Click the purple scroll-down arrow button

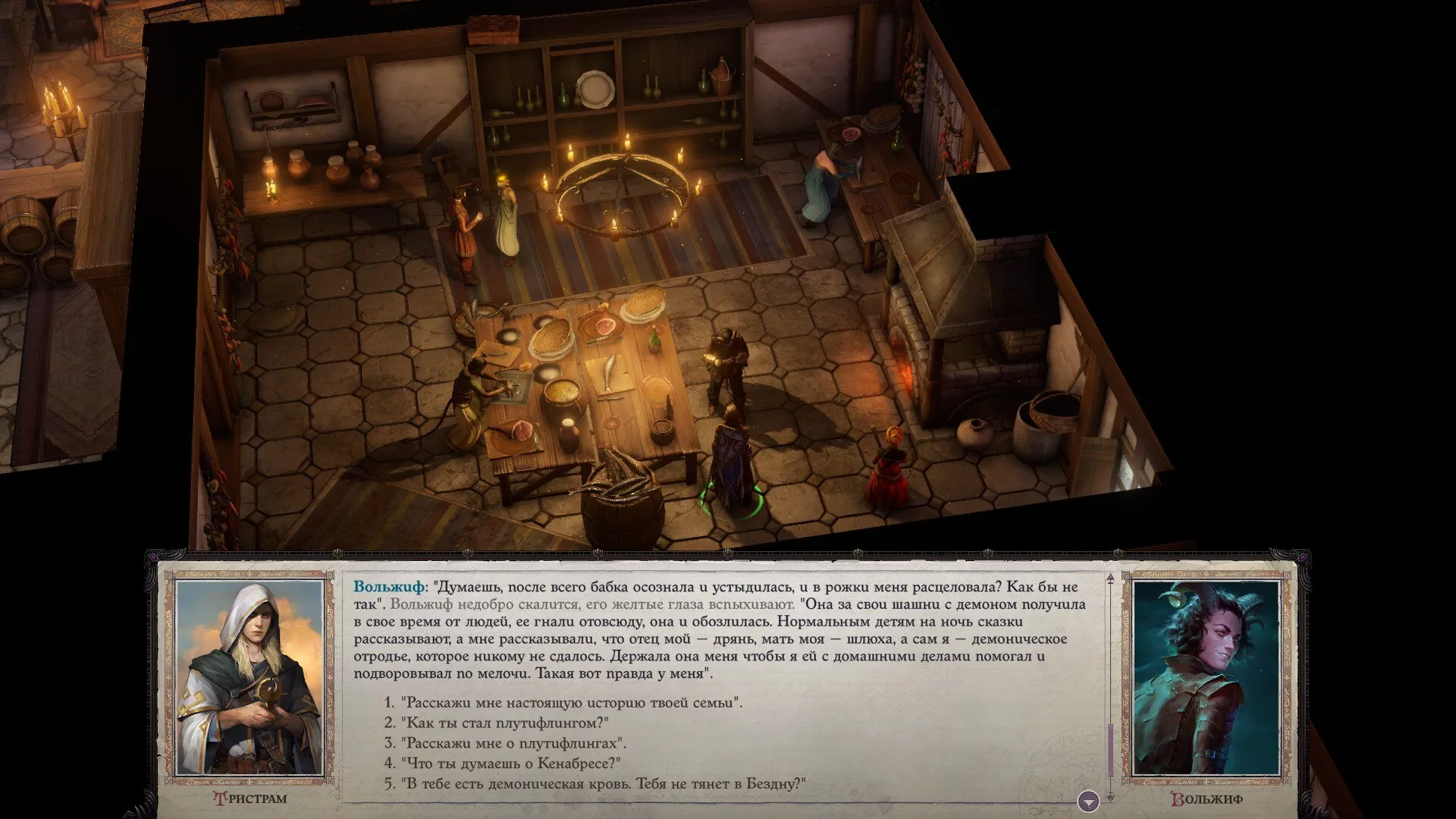click(x=1088, y=801)
